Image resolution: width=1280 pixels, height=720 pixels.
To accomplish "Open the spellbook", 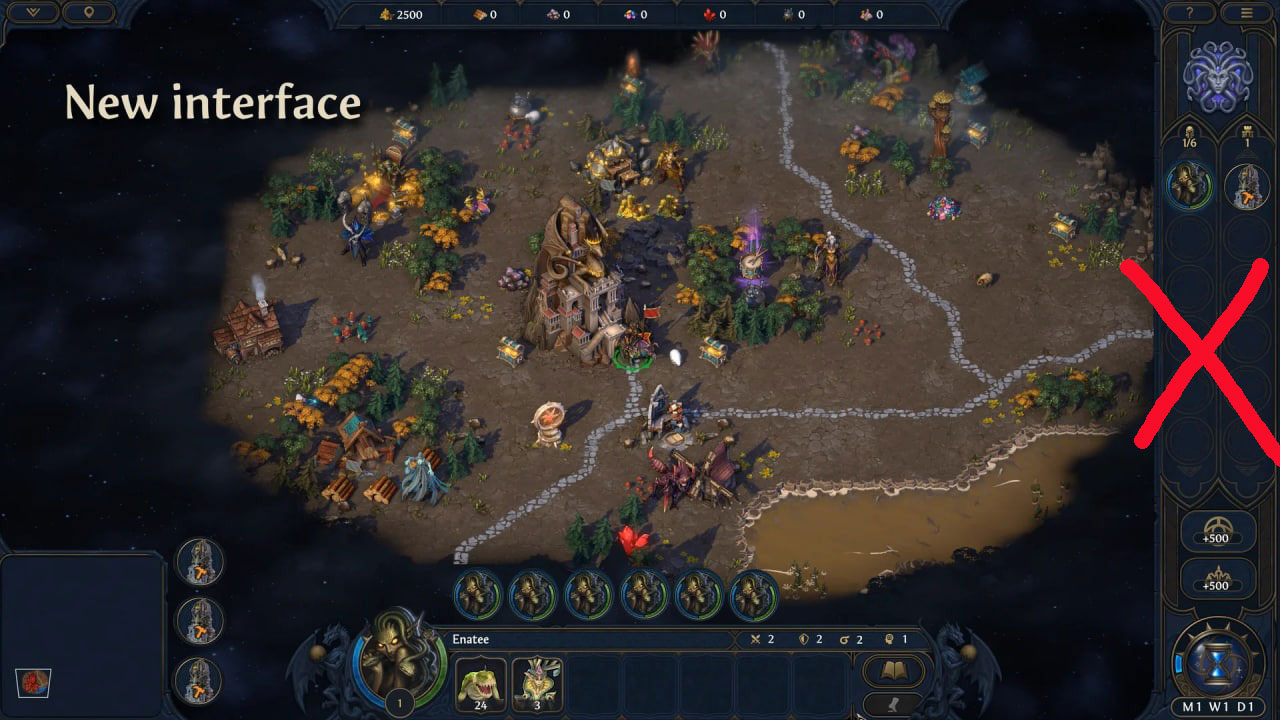I will [892, 669].
